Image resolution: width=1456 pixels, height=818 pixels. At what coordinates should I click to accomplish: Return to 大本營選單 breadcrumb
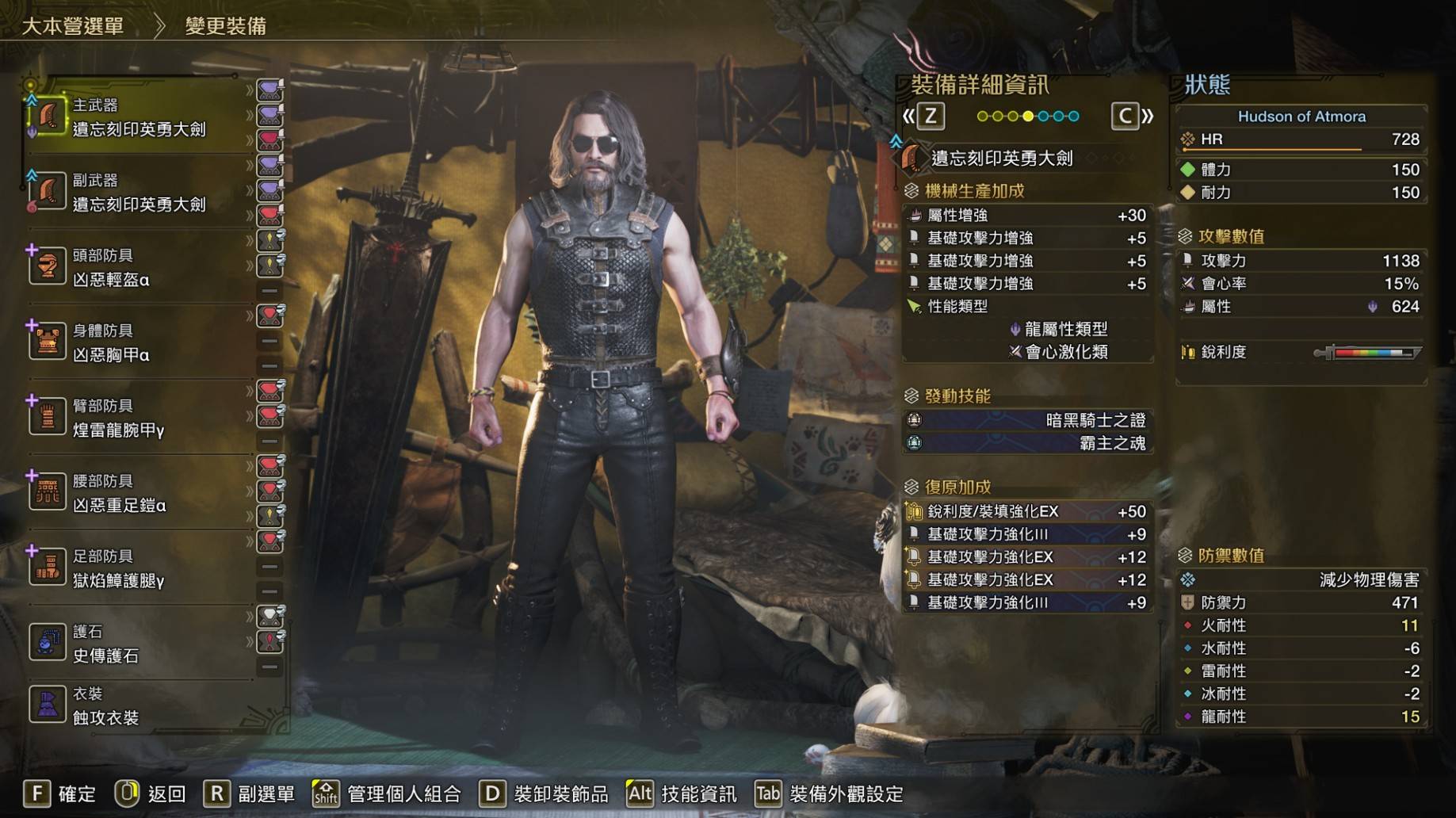(73, 26)
